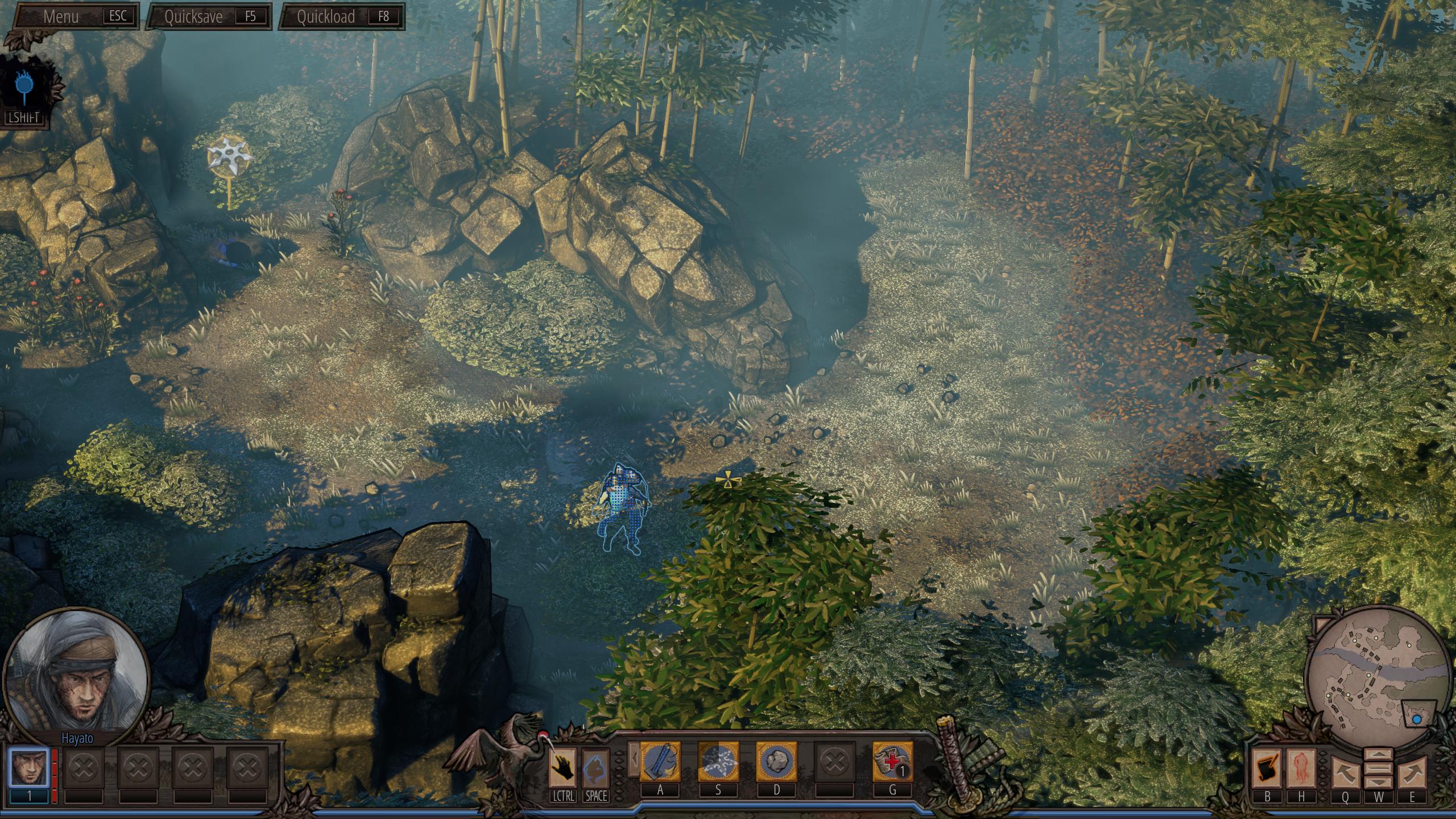
Task: Toggle the red highlight outline button
Action: pyautogui.click(x=1301, y=767)
